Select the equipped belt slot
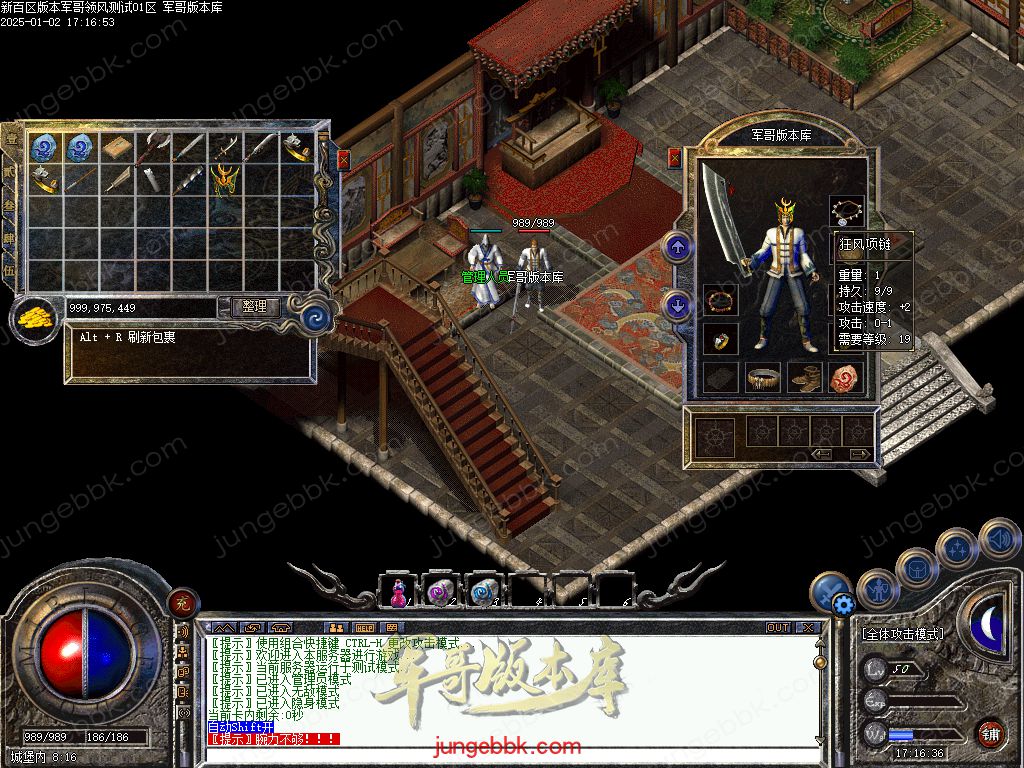 click(764, 377)
